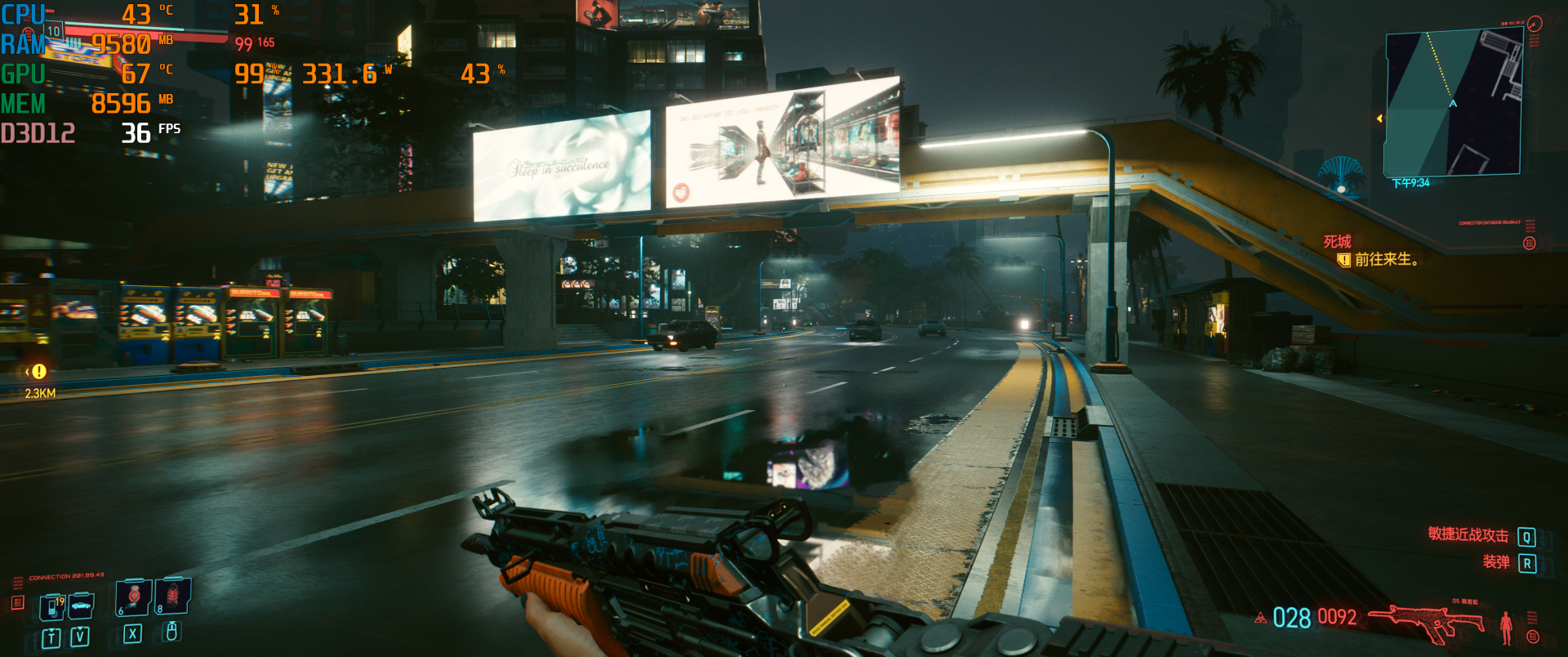Select the vehicle call car icon

81,606
